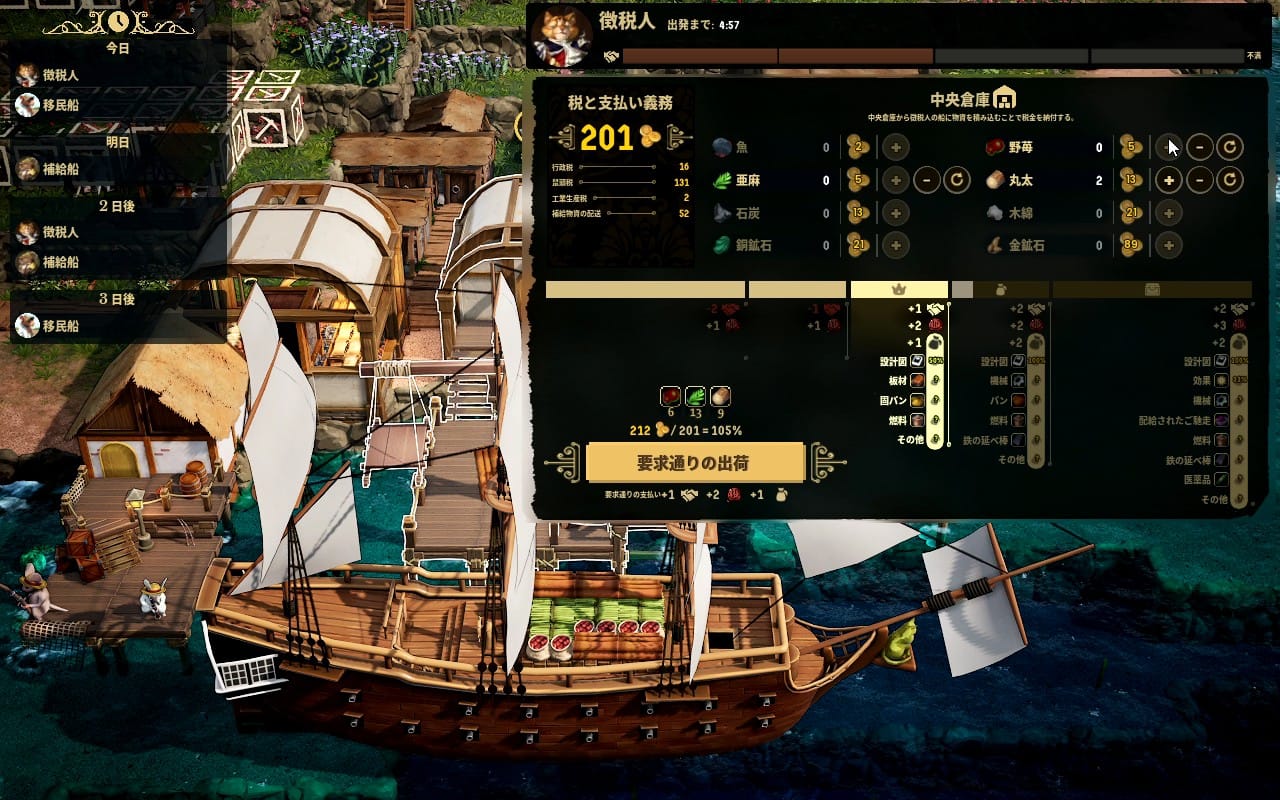The image size is (1280, 800).
Task: Decrease the 亜麻 flax amount
Action: (926, 181)
